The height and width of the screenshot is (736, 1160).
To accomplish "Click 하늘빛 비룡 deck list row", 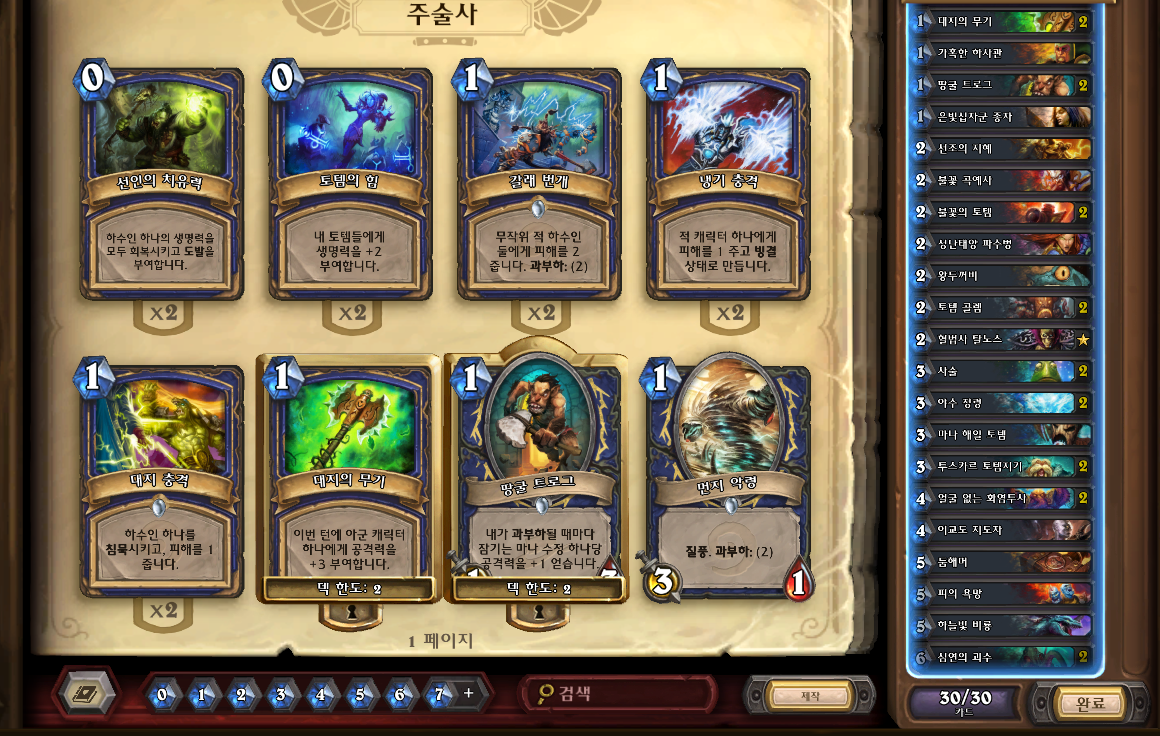I will 1000,625.
